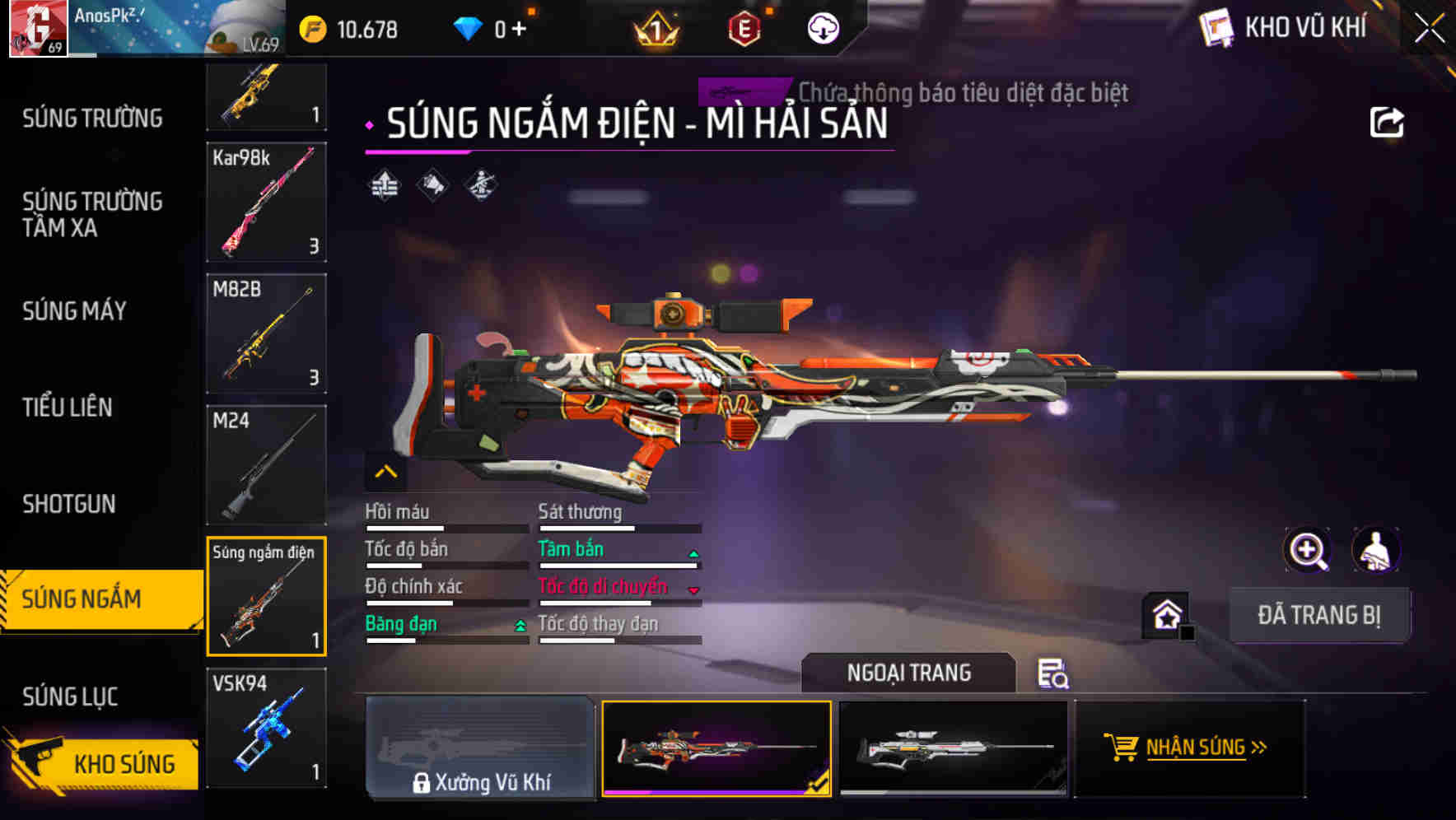
Task: Select the VSK94 weapon tile
Action: 266,728
